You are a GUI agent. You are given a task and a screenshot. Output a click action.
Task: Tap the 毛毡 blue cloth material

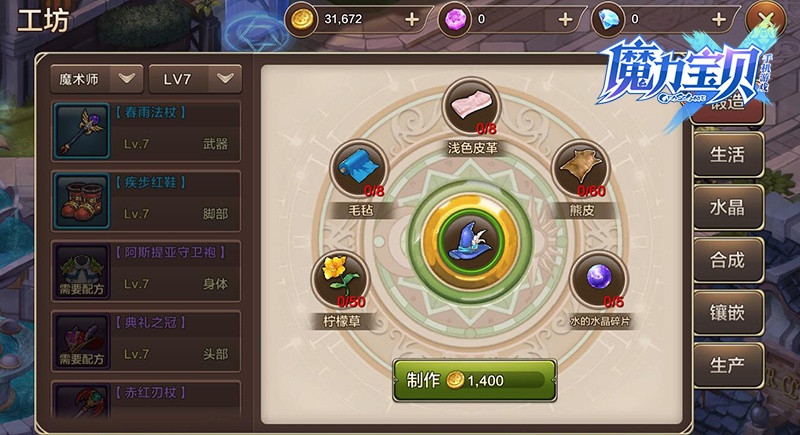356,167
